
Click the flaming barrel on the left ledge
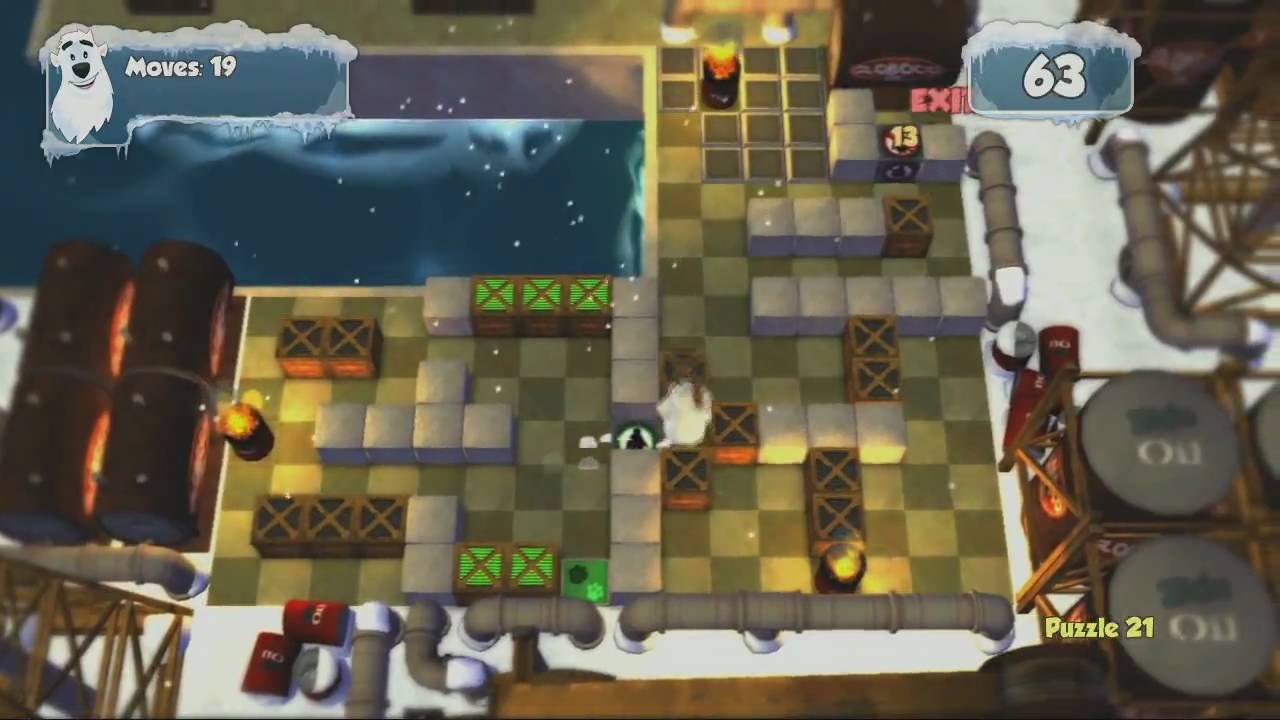pyautogui.click(x=243, y=425)
